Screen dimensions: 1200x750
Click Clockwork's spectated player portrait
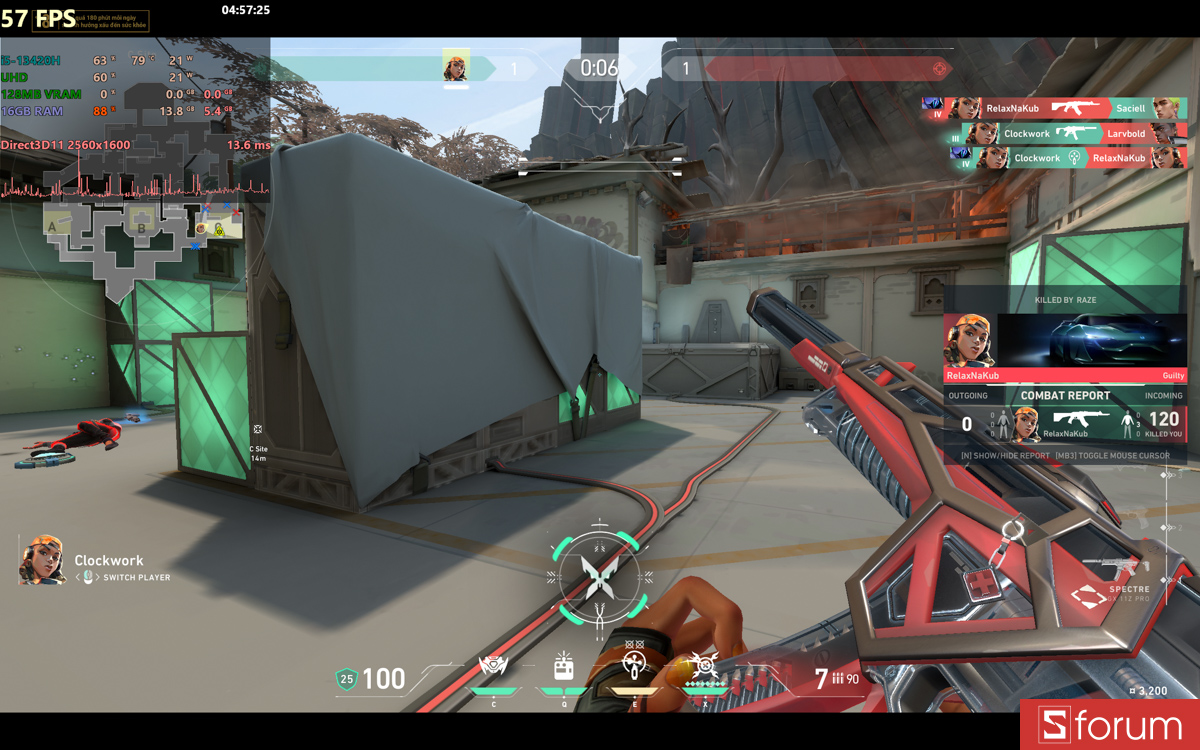click(x=42, y=560)
